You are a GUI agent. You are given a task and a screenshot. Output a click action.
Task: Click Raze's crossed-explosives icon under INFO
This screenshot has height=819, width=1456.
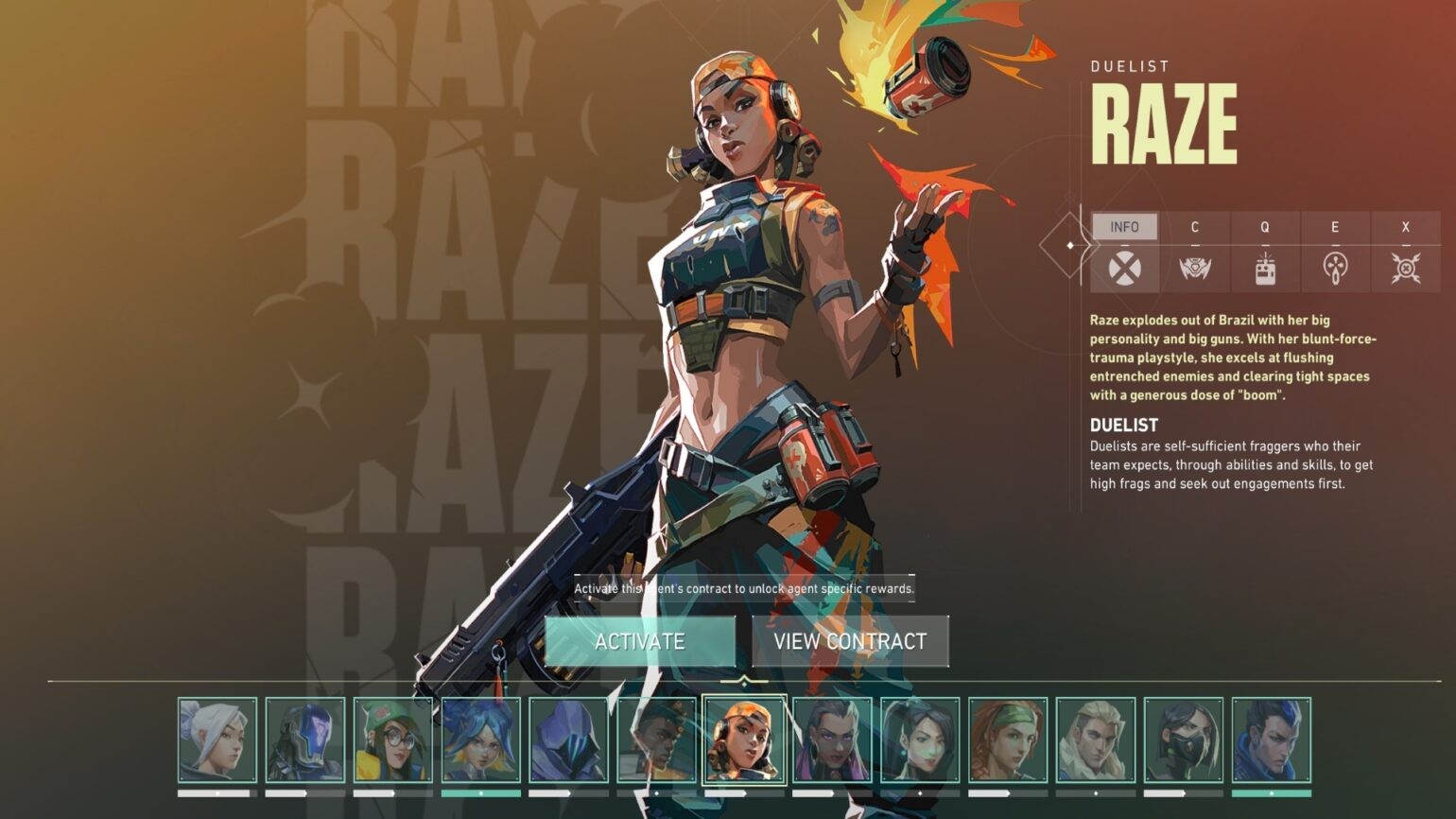(x=1125, y=268)
